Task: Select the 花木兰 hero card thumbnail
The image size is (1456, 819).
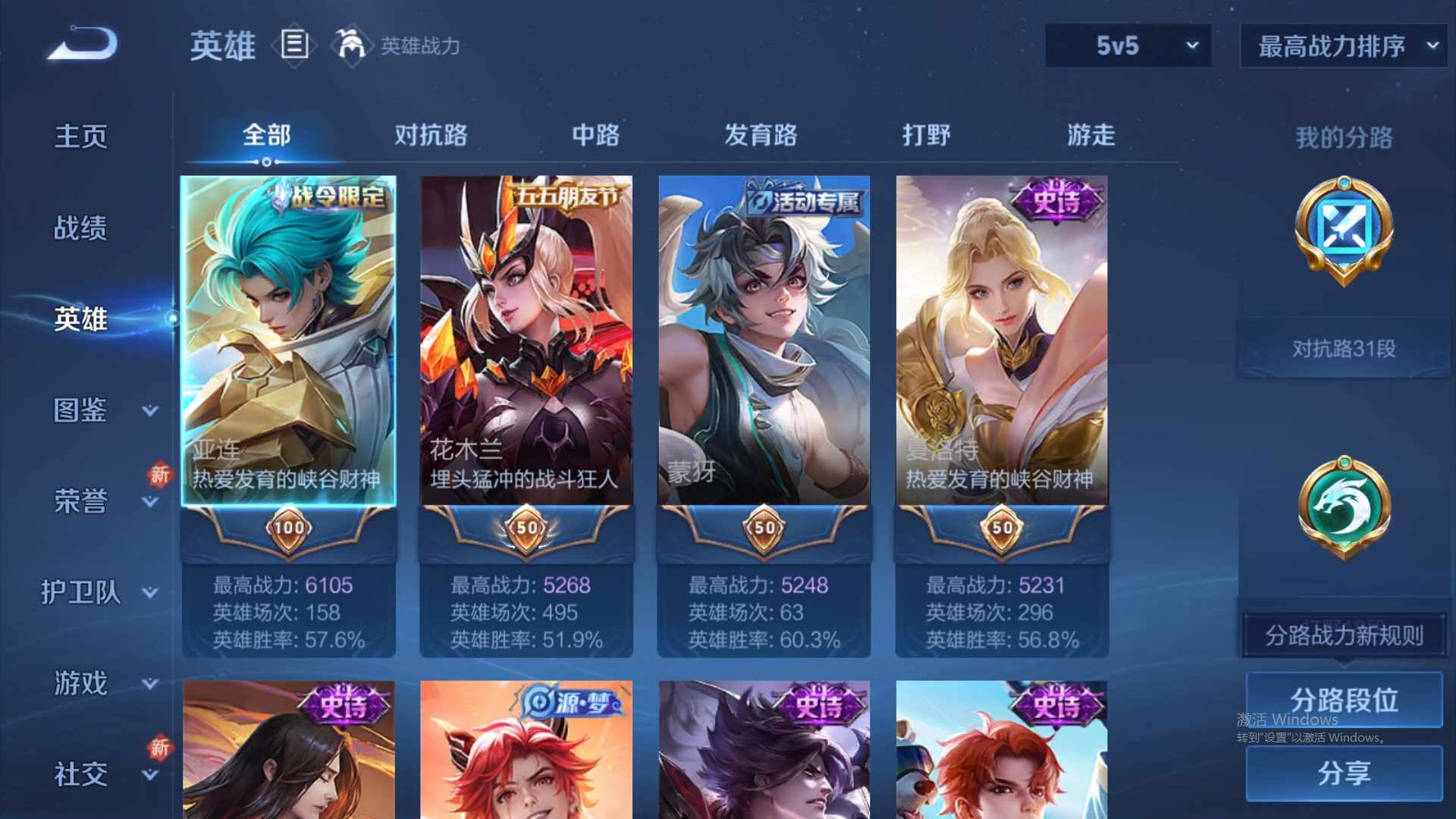Action: pyautogui.click(x=526, y=341)
